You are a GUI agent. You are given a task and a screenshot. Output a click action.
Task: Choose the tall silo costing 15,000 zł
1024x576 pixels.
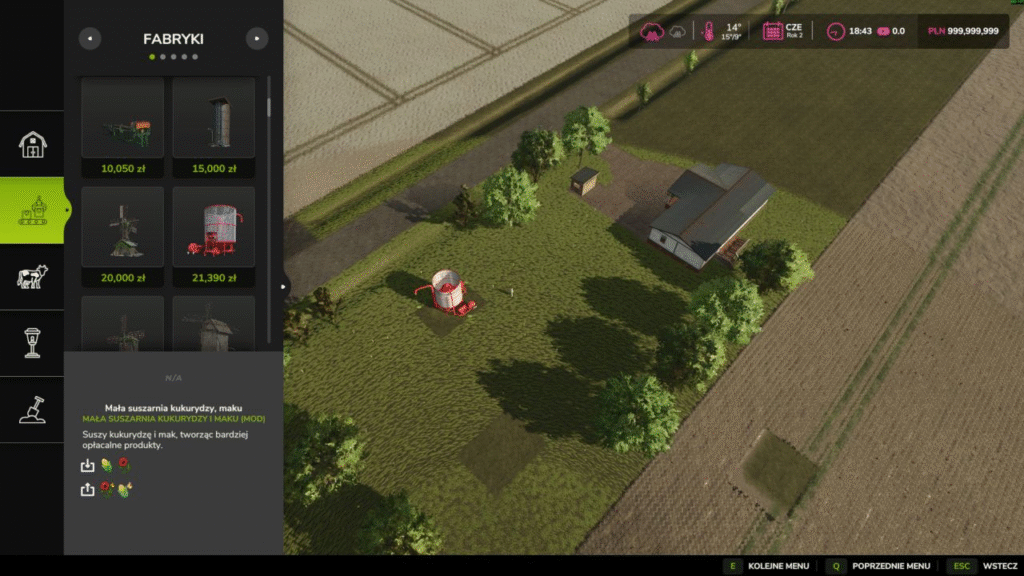coord(214,126)
